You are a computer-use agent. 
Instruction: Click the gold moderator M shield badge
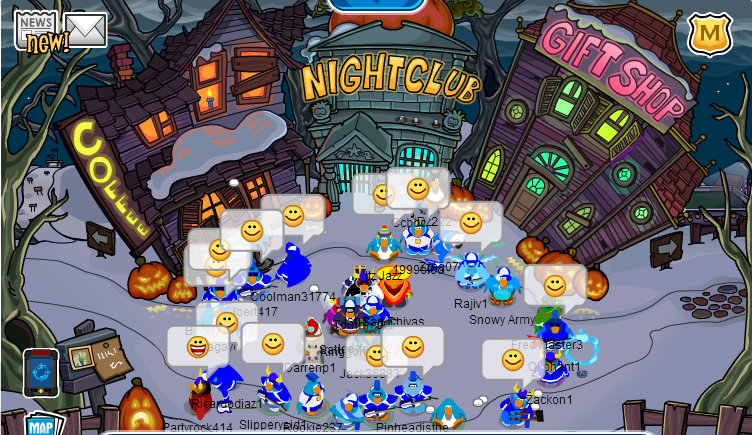click(x=710, y=33)
